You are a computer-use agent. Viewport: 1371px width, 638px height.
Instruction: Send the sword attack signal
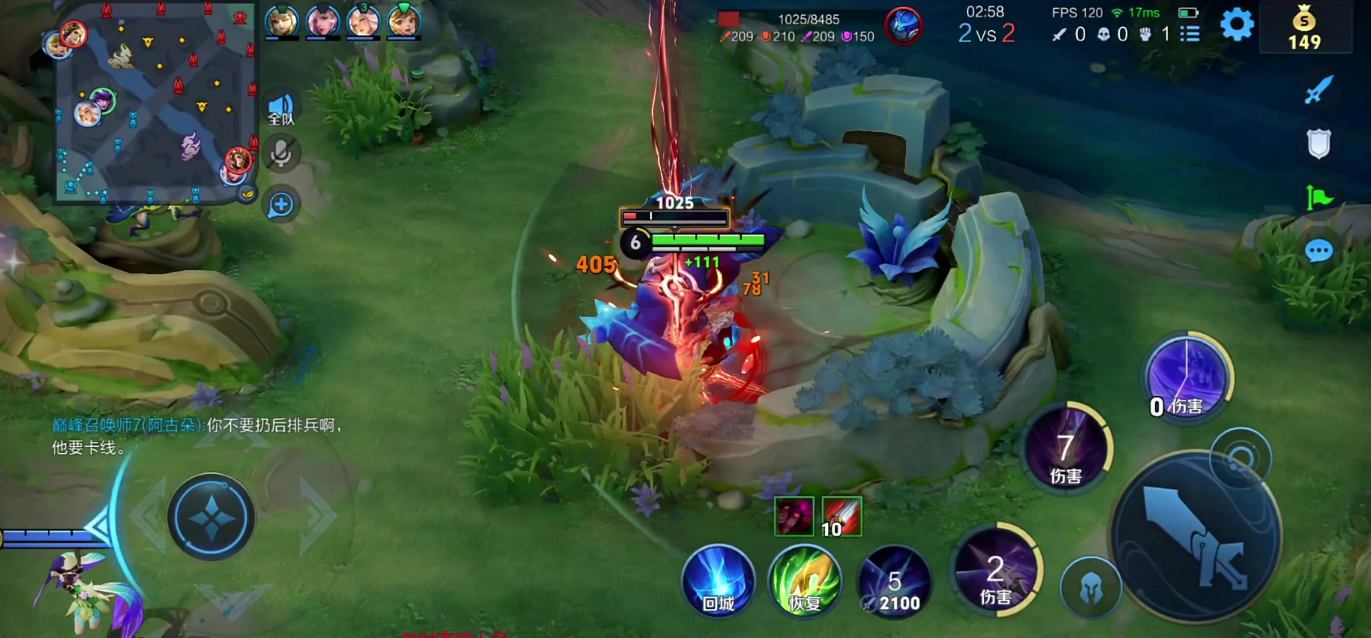point(1319,91)
